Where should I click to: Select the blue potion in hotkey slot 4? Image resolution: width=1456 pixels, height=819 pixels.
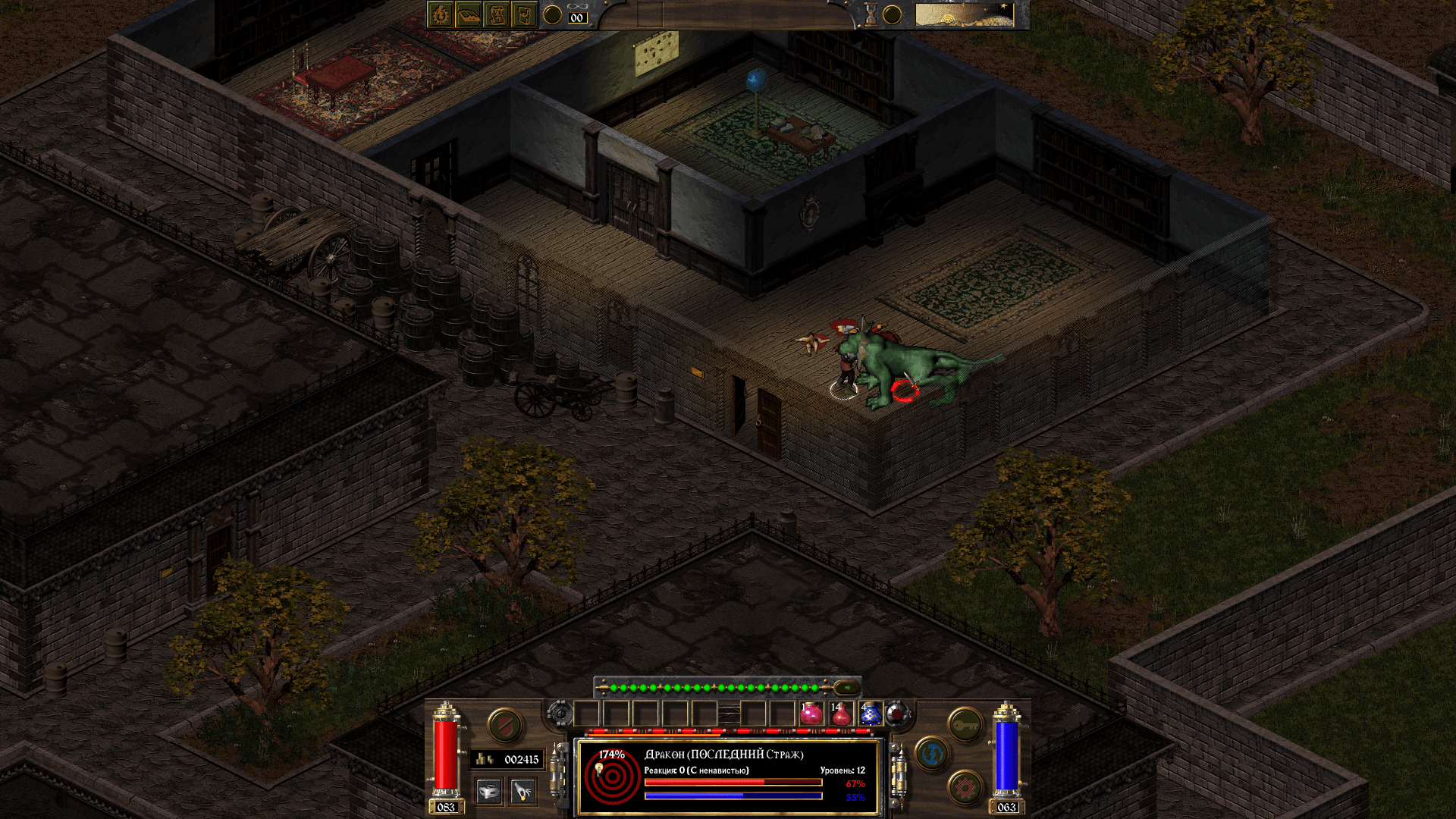pyautogui.click(x=870, y=717)
